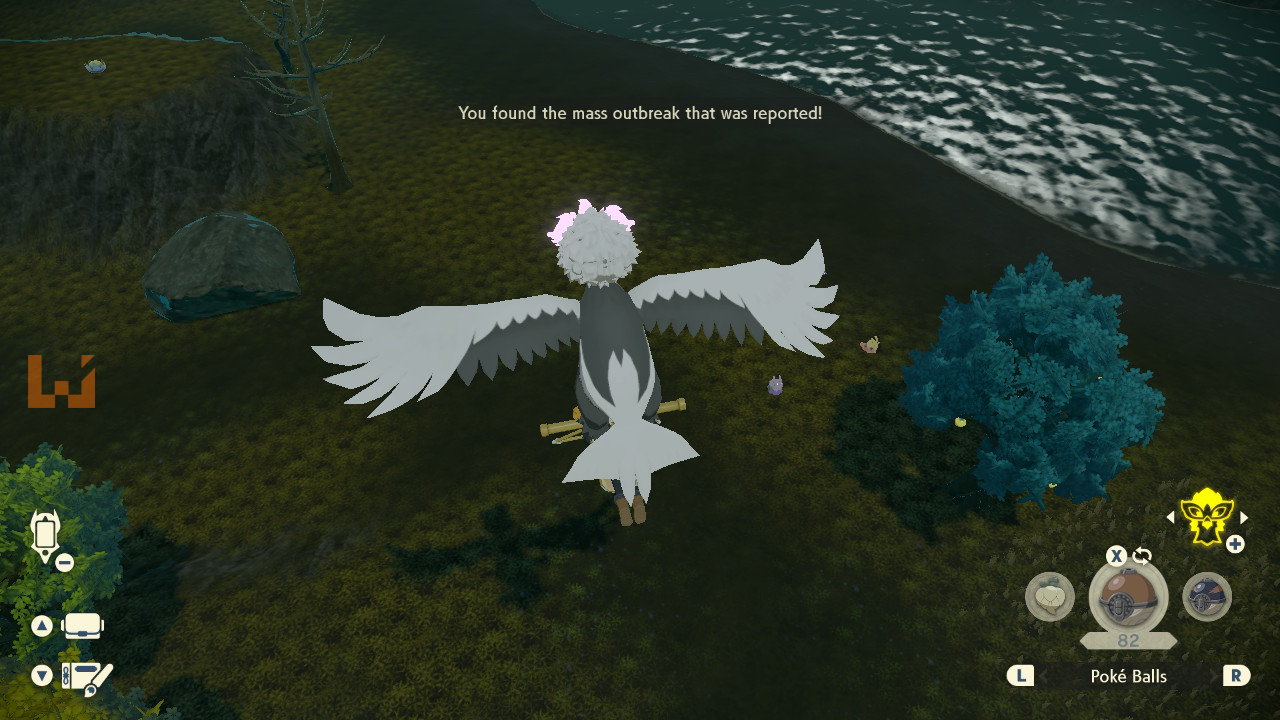This screenshot has width=1280, height=720.
Task: Select the pale bulb item slot
Action: point(1049,597)
